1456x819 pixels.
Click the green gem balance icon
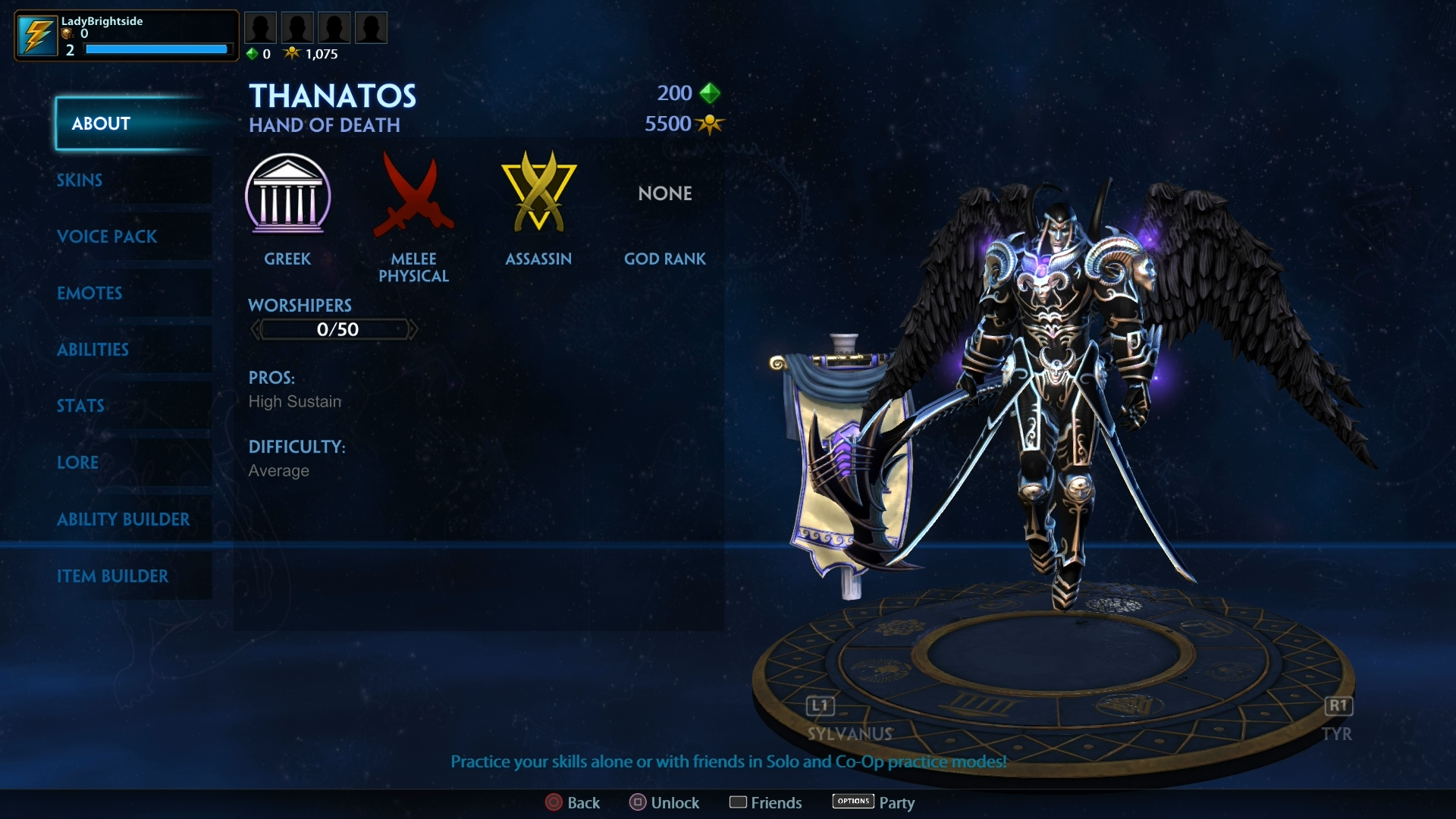pyautogui.click(x=253, y=53)
